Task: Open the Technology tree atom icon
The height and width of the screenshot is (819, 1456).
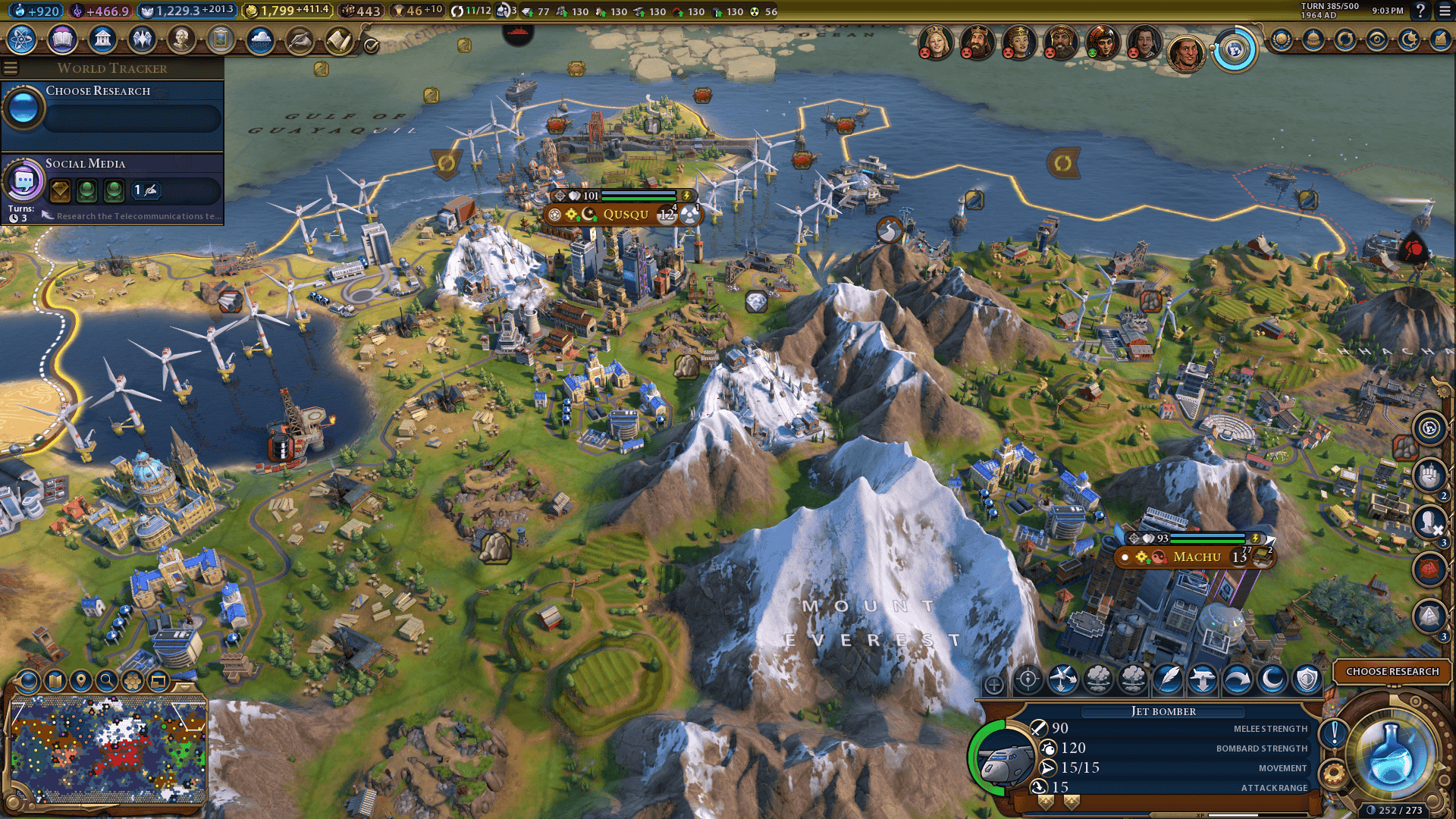Action: pyautogui.click(x=22, y=39)
